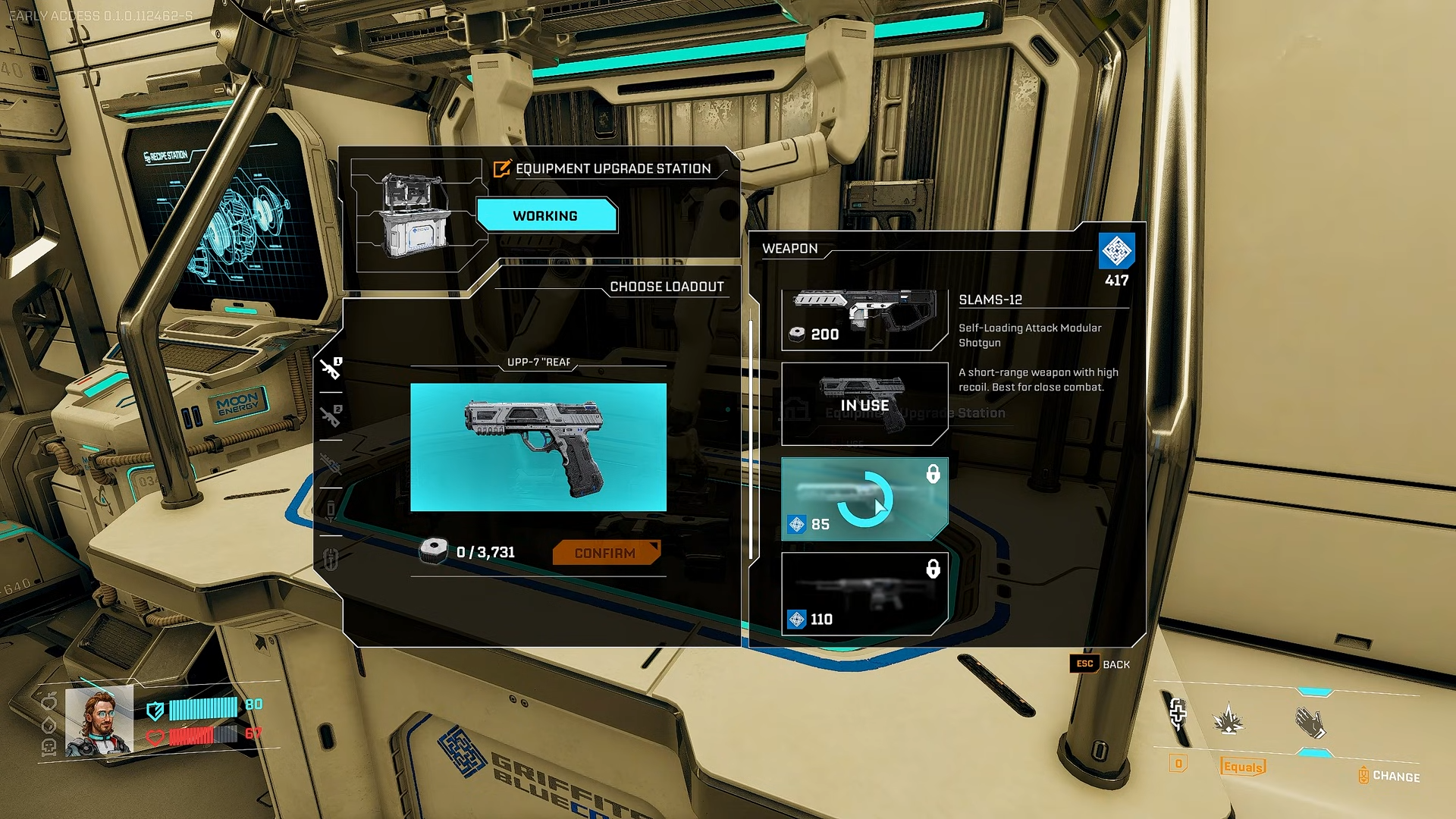Choose the glove hand item icon
Viewport: 1456px width, 819px height.
(x=1310, y=722)
